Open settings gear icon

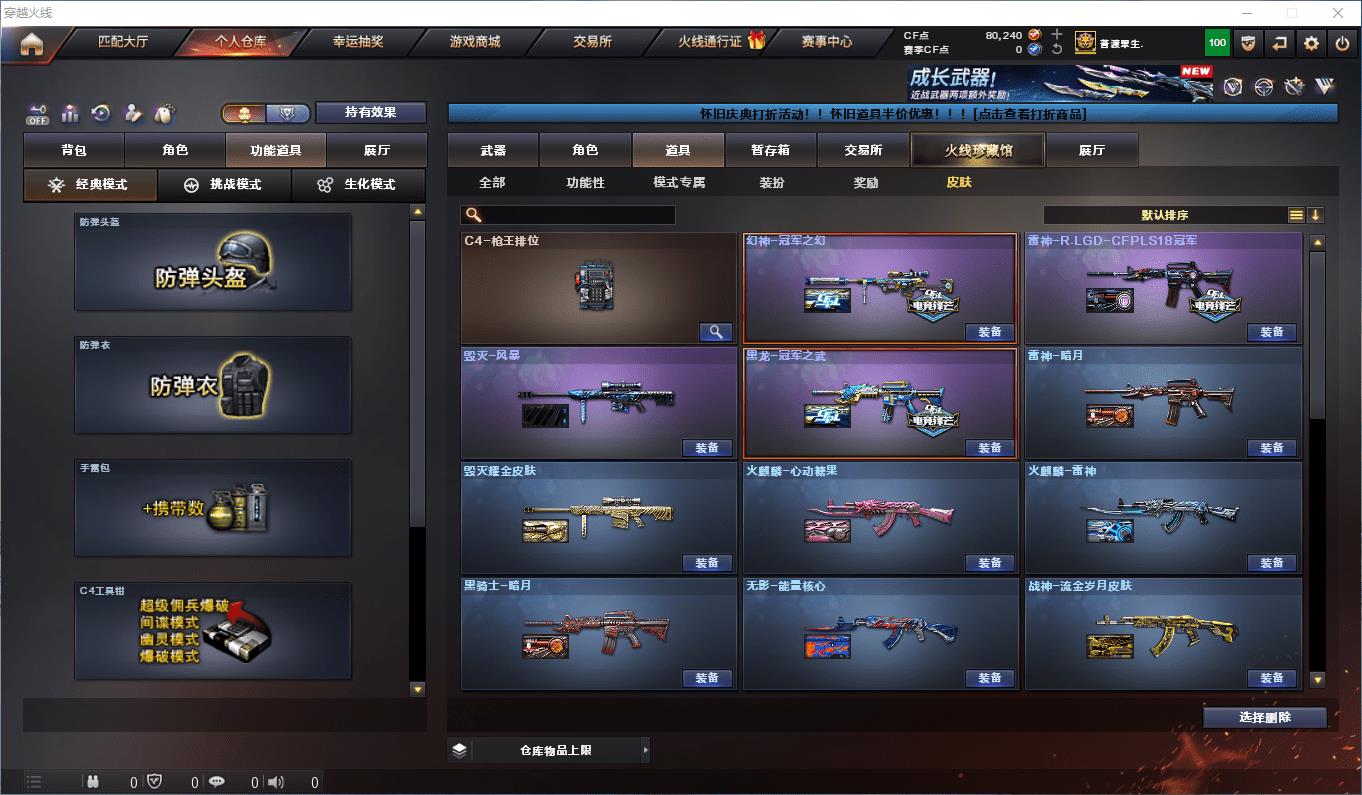click(x=1311, y=43)
